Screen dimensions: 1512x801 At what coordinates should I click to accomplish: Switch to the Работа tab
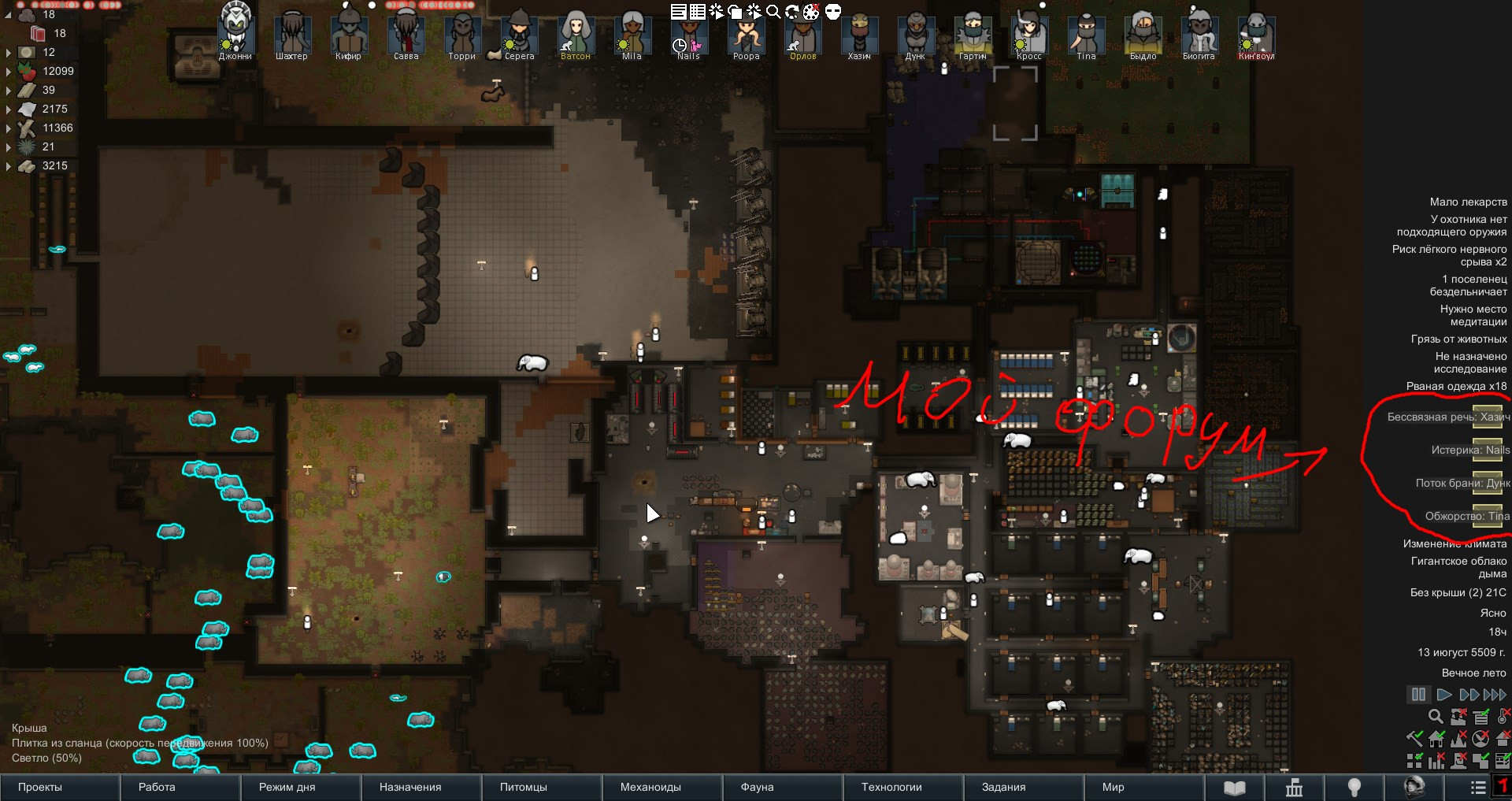[x=157, y=787]
